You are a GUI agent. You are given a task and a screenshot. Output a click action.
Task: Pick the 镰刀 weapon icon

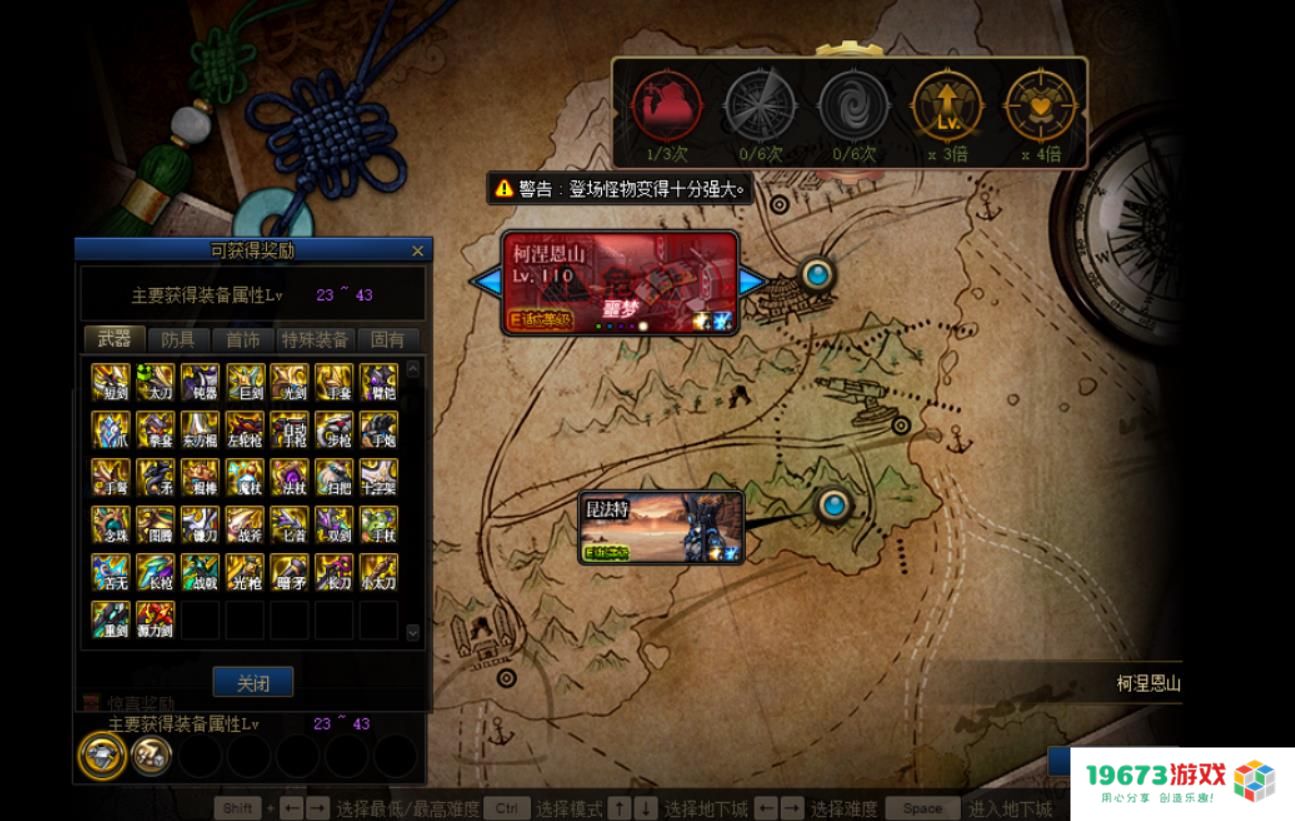tap(200, 525)
